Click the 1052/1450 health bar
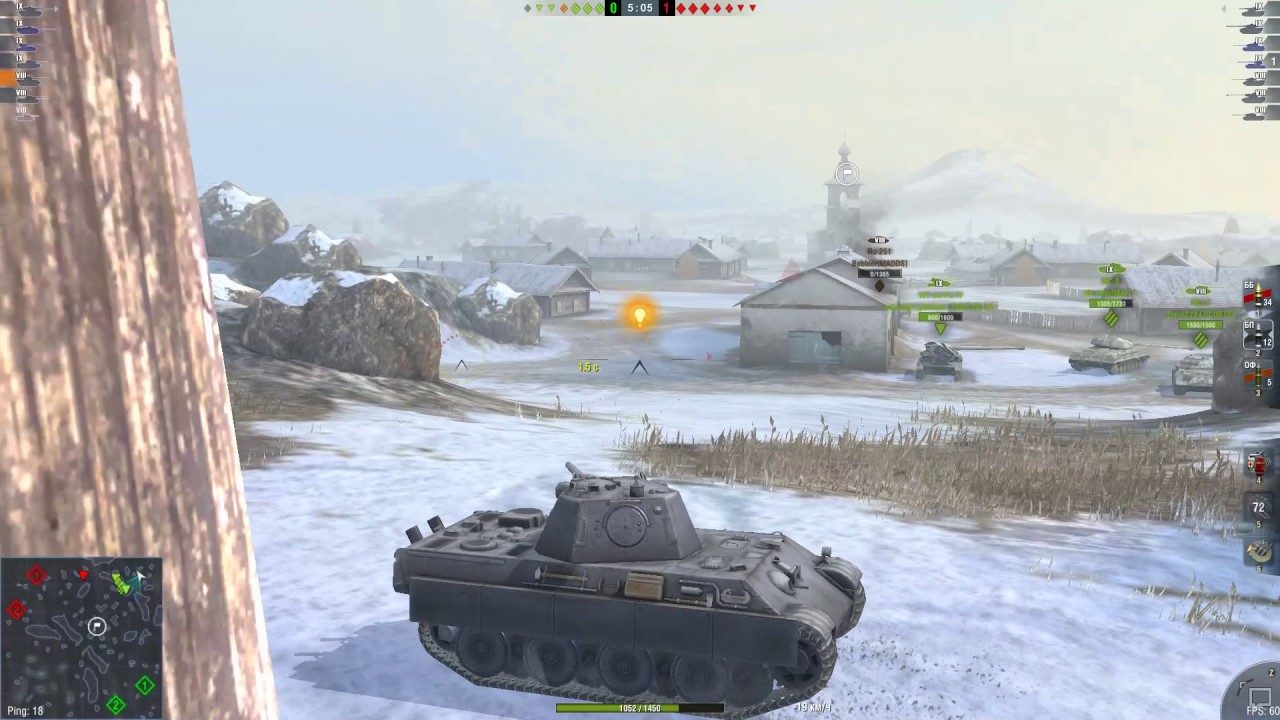Screen dimensions: 1280x720 (638, 708)
